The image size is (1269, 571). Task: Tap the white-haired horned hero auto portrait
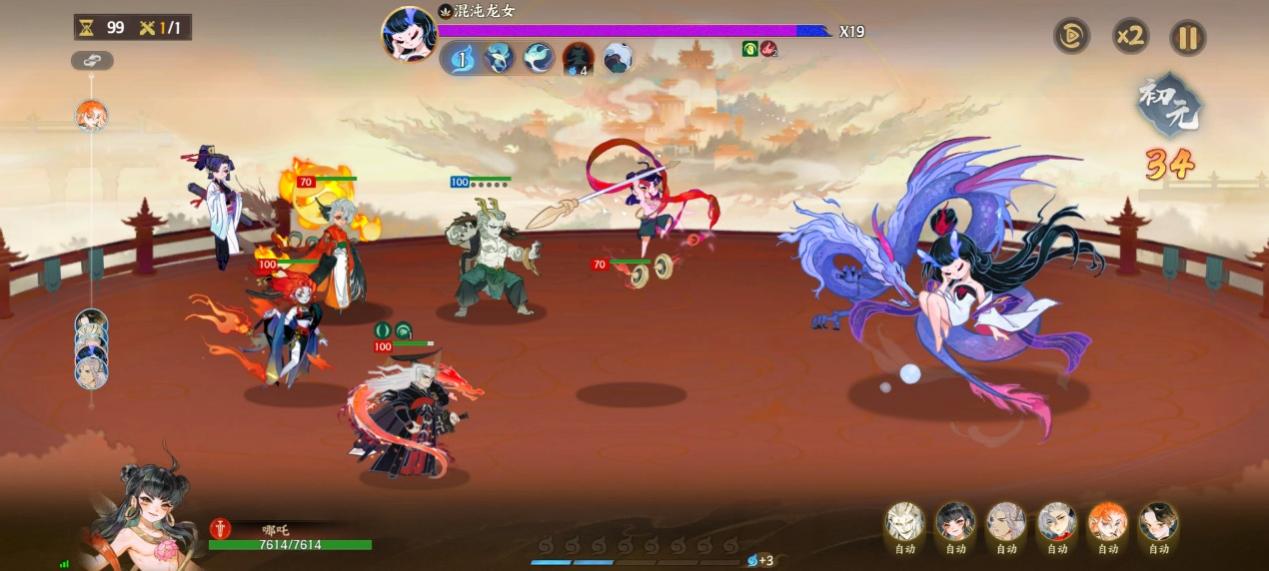[905, 522]
